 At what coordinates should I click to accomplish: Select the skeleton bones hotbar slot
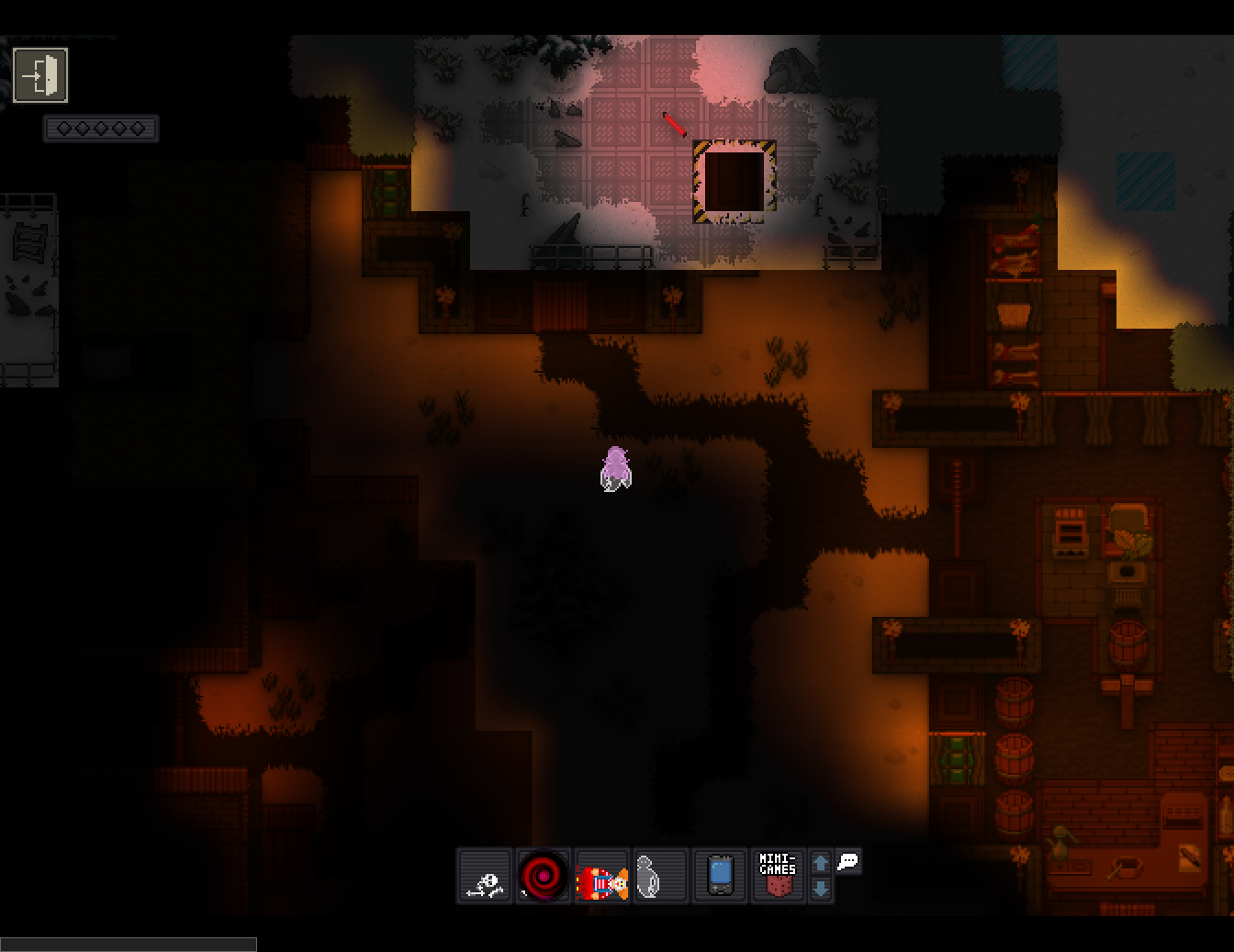485,876
